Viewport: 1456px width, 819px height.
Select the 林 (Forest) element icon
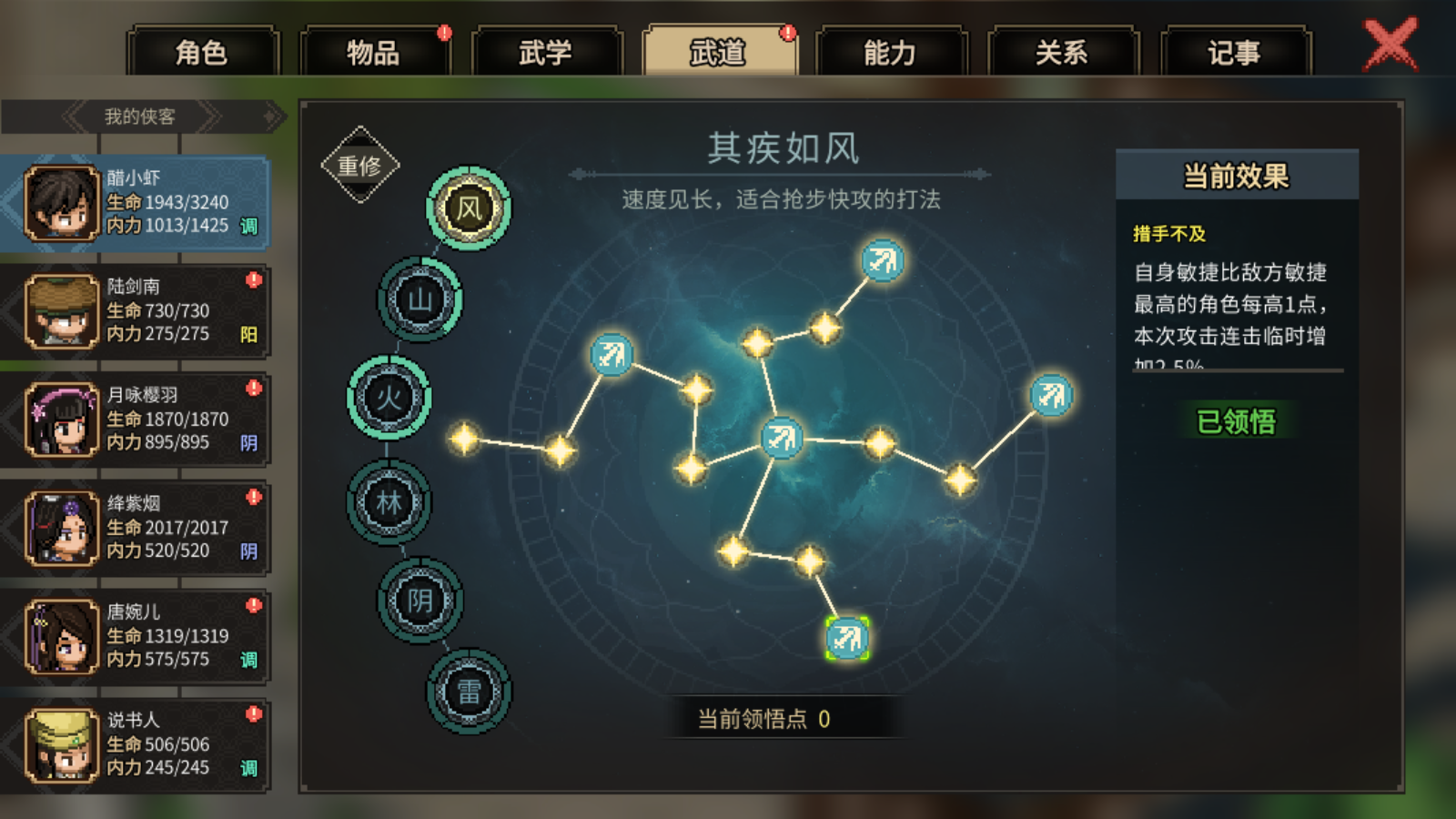pos(389,503)
